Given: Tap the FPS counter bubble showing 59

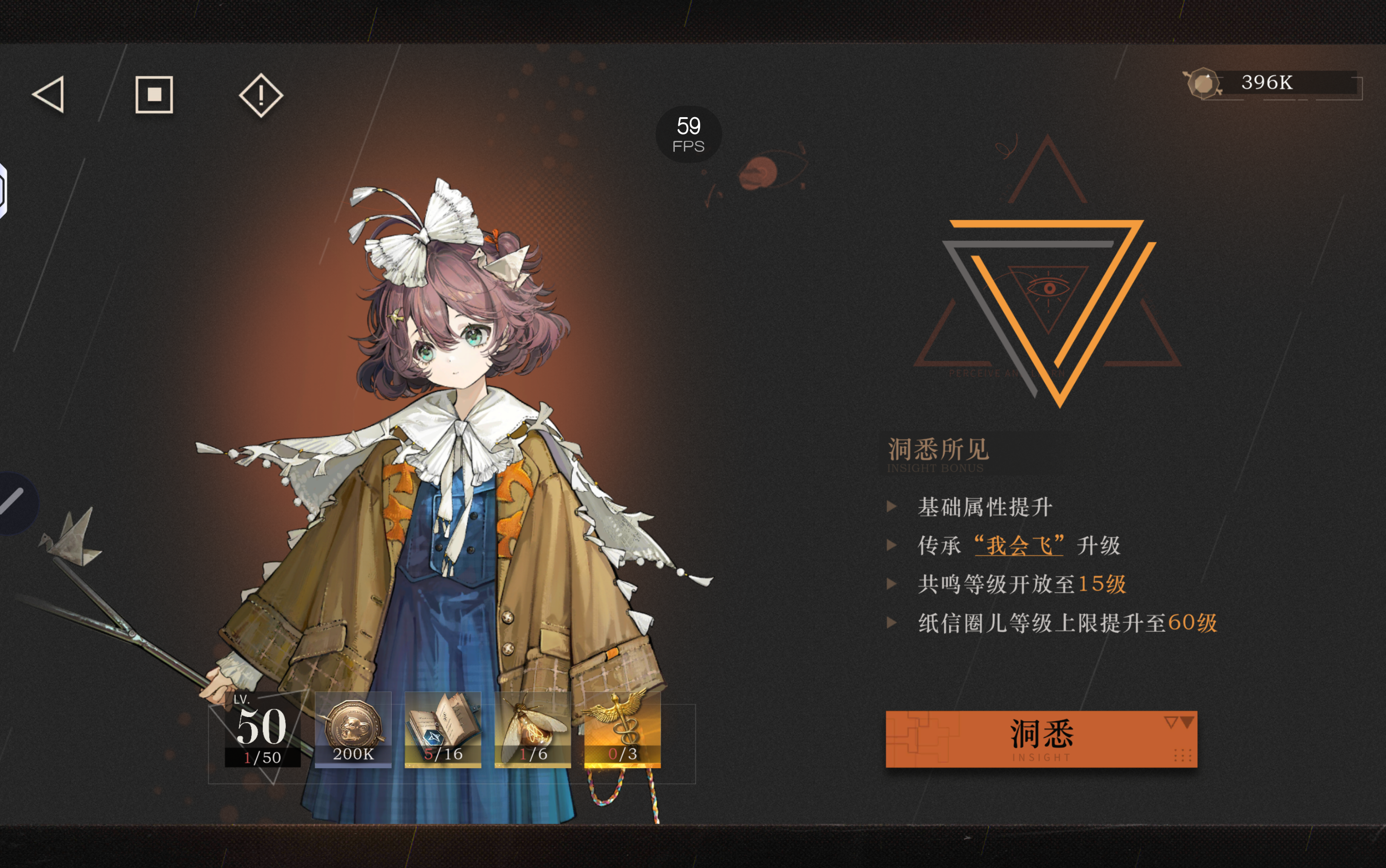Looking at the screenshot, I should pyautogui.click(x=688, y=133).
